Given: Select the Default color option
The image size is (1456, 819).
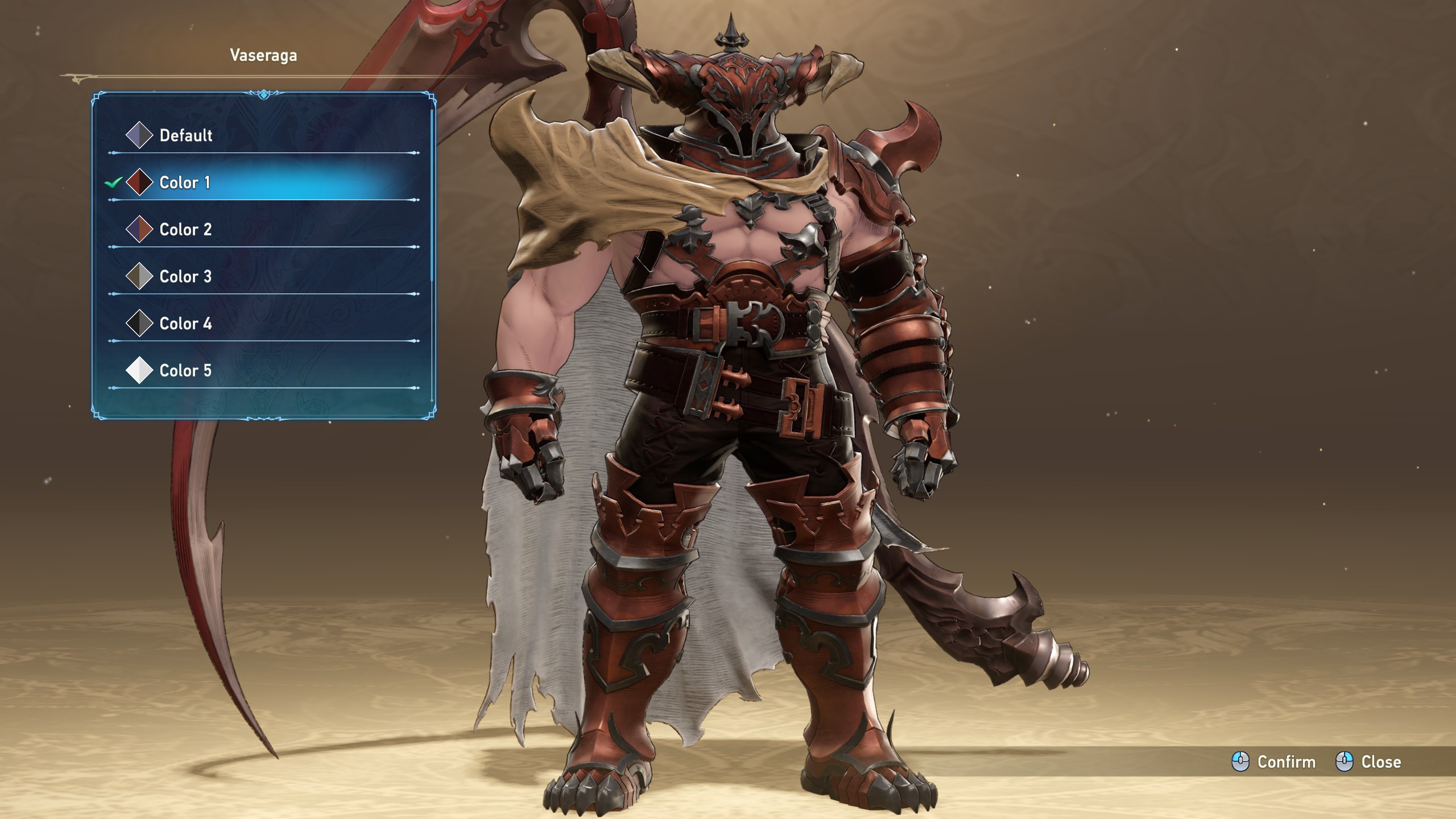Looking at the screenshot, I should (x=185, y=135).
